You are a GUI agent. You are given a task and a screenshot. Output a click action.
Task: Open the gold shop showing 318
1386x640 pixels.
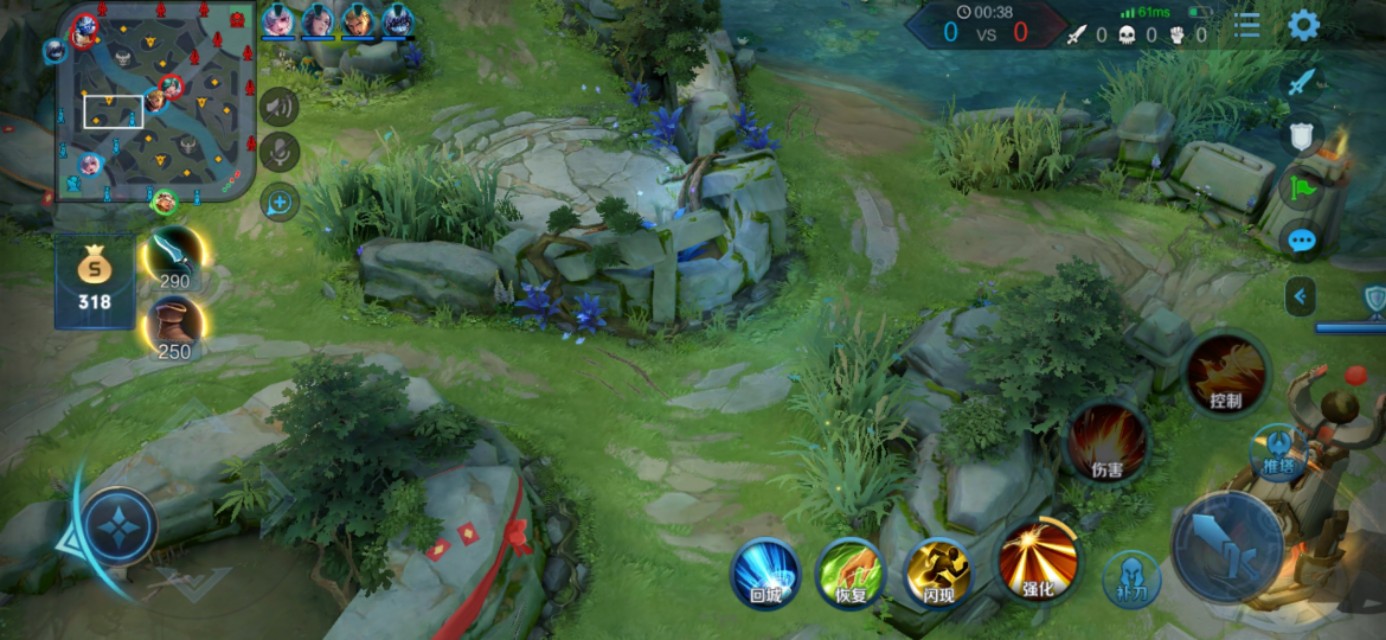click(x=94, y=281)
